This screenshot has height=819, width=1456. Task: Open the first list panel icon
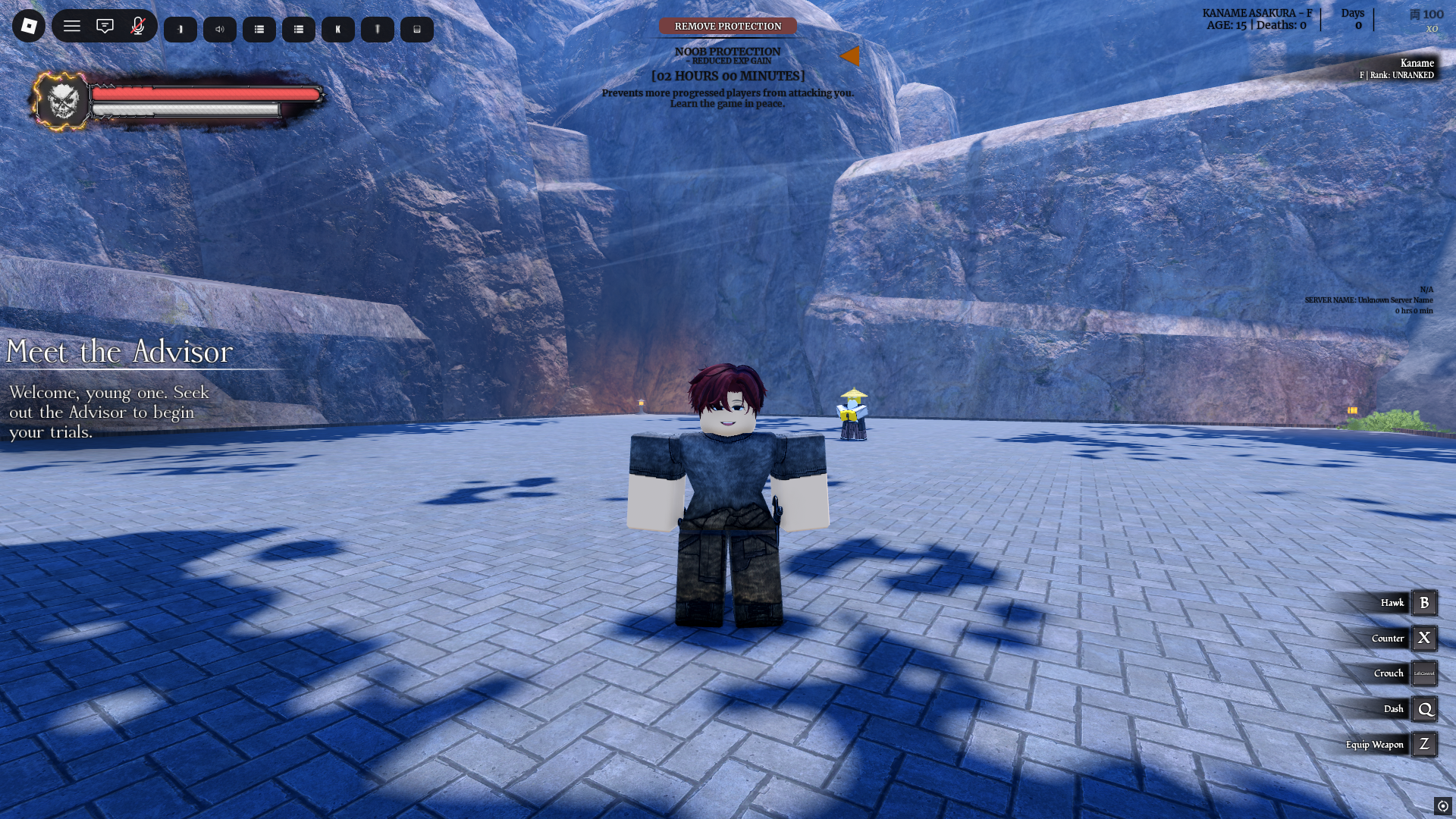(259, 29)
